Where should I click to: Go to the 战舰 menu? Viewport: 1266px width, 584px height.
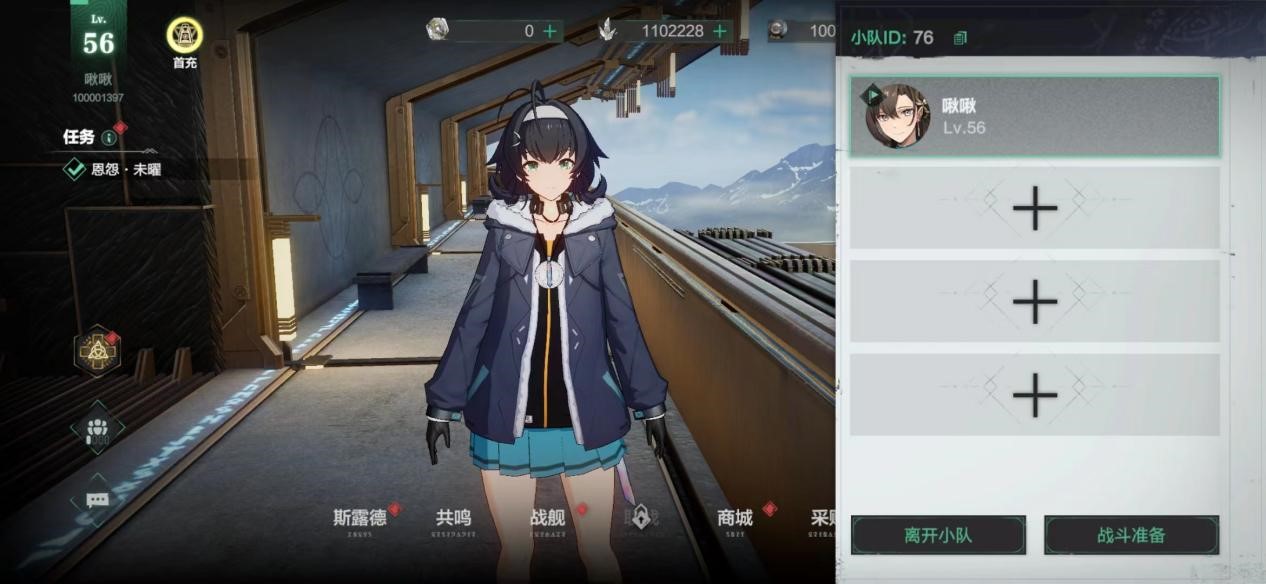click(548, 518)
